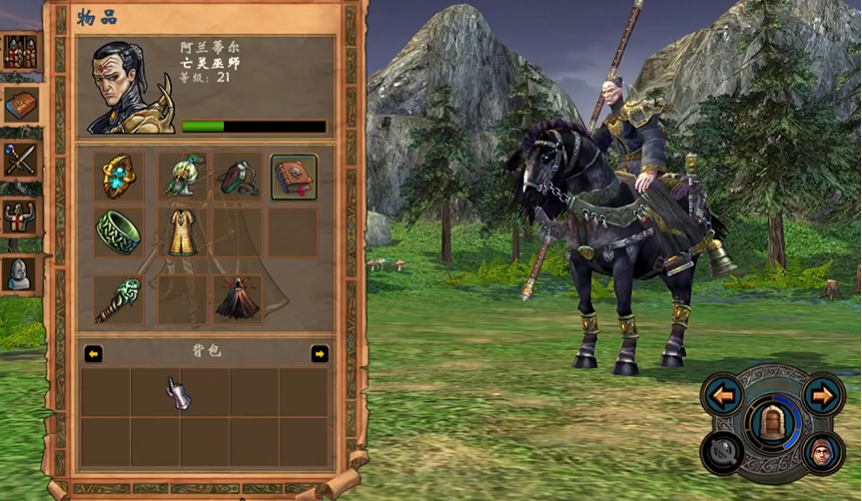This screenshot has height=501, width=862.
Task: Show the next backpack page
Action: [x=319, y=353]
